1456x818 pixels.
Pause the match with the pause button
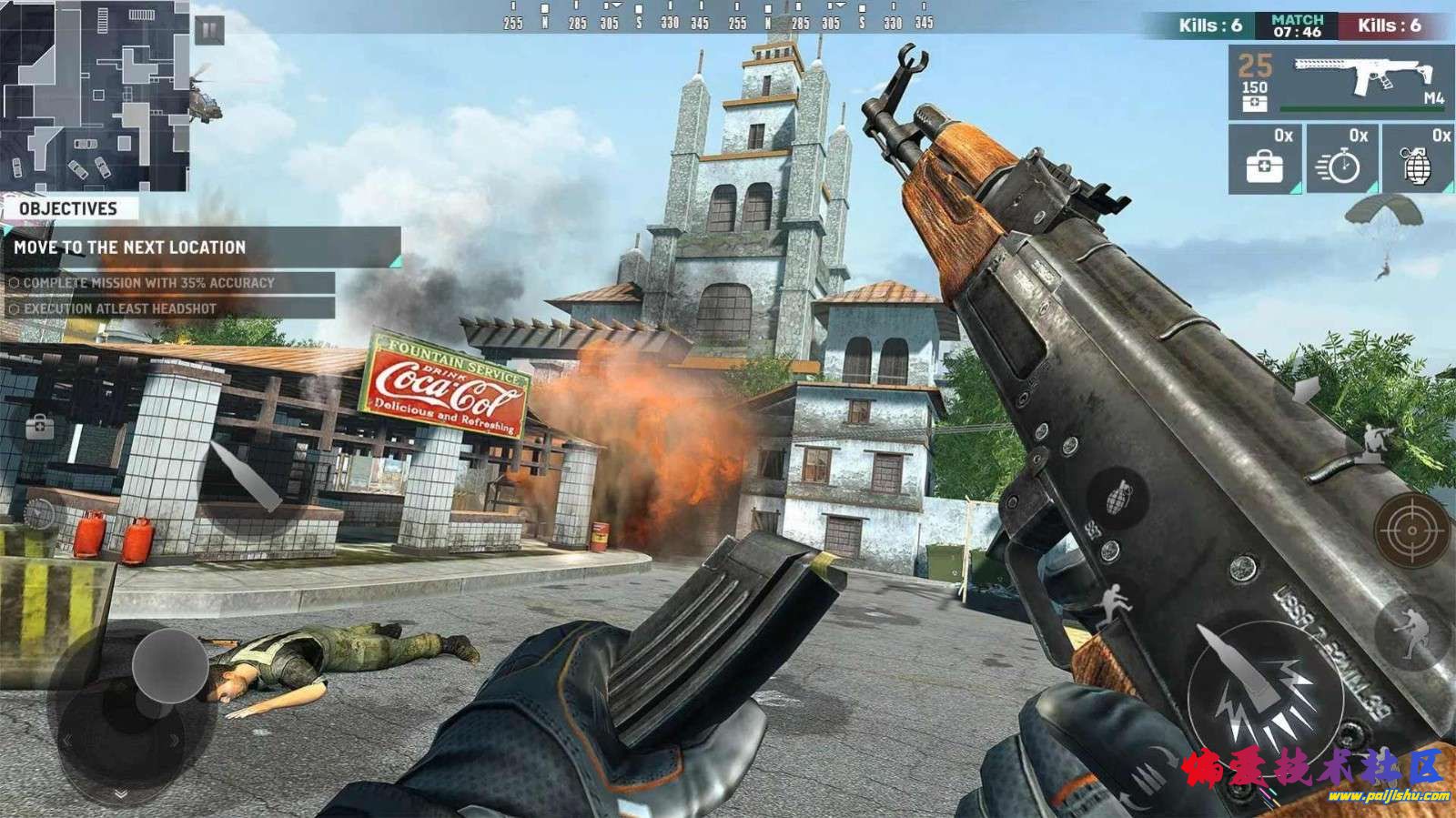[x=209, y=30]
